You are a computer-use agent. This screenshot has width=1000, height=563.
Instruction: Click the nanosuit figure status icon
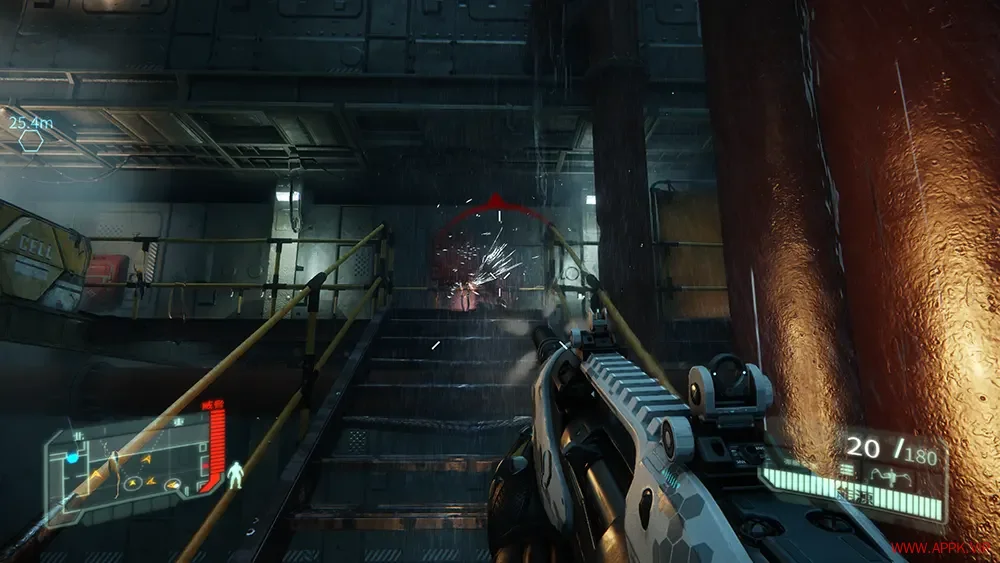(236, 473)
